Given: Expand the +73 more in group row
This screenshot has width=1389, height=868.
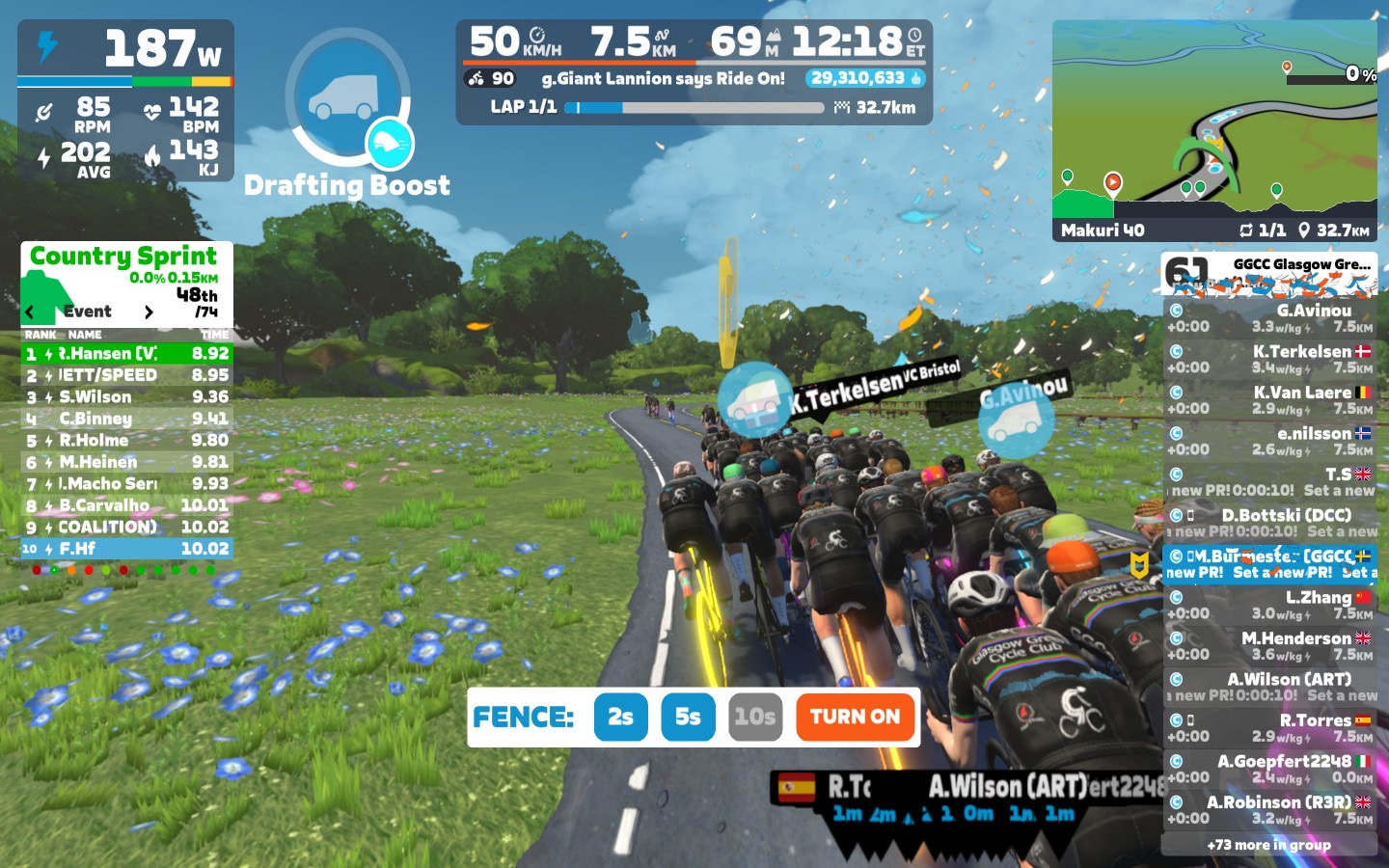Looking at the screenshot, I should (1268, 845).
